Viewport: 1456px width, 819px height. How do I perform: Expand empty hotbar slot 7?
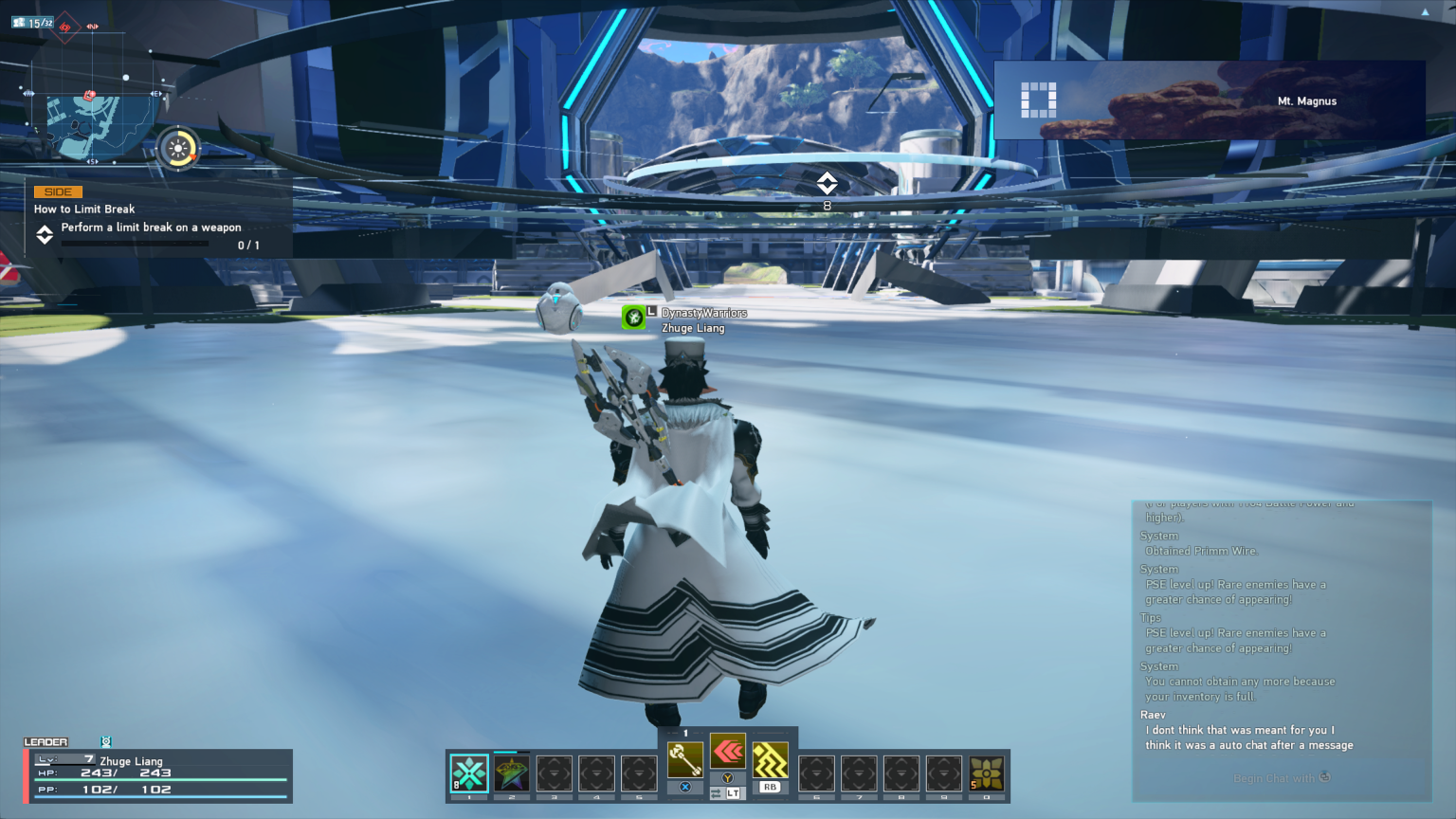coord(861,774)
